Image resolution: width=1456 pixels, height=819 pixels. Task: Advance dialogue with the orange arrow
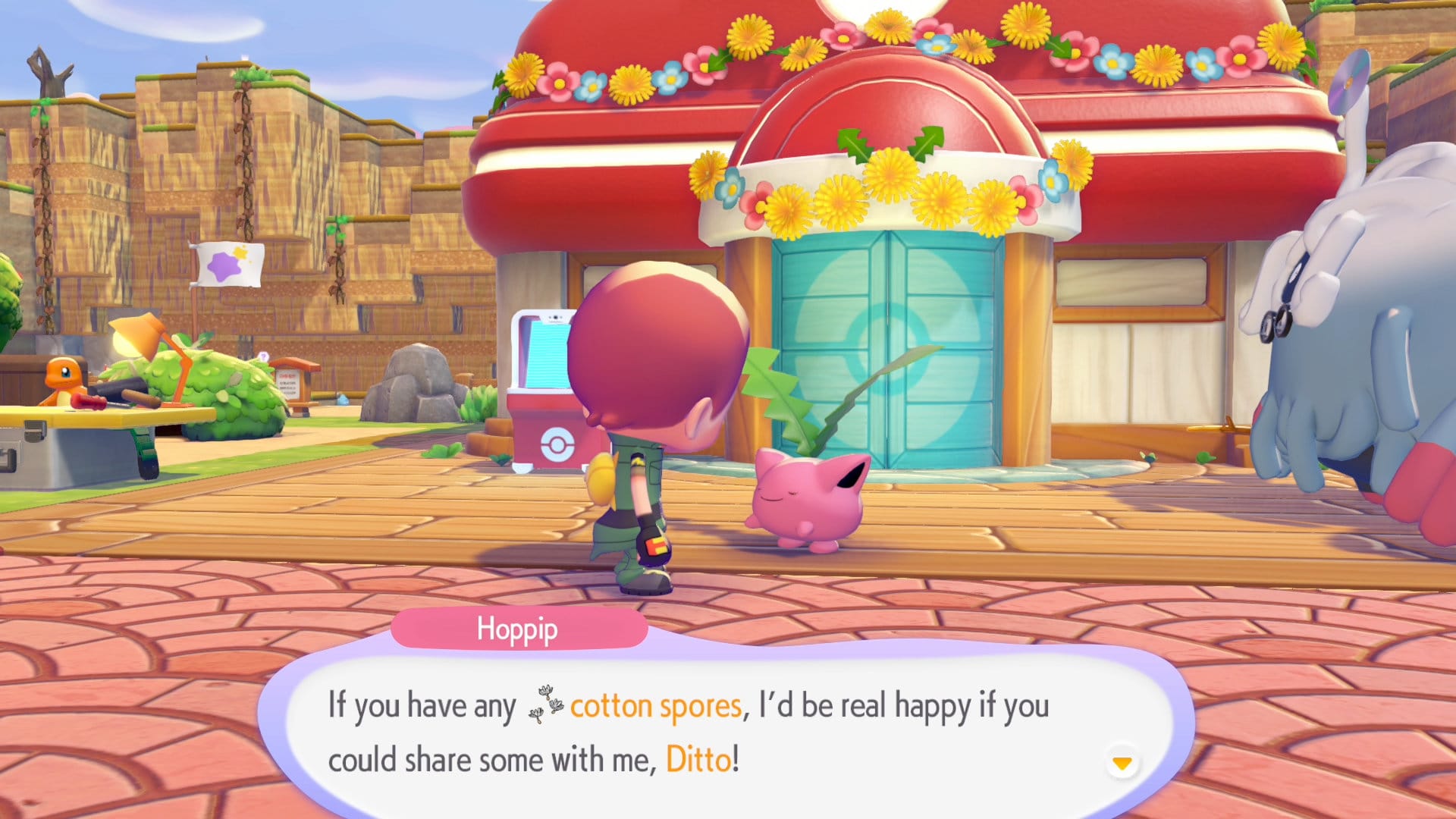[1122, 762]
